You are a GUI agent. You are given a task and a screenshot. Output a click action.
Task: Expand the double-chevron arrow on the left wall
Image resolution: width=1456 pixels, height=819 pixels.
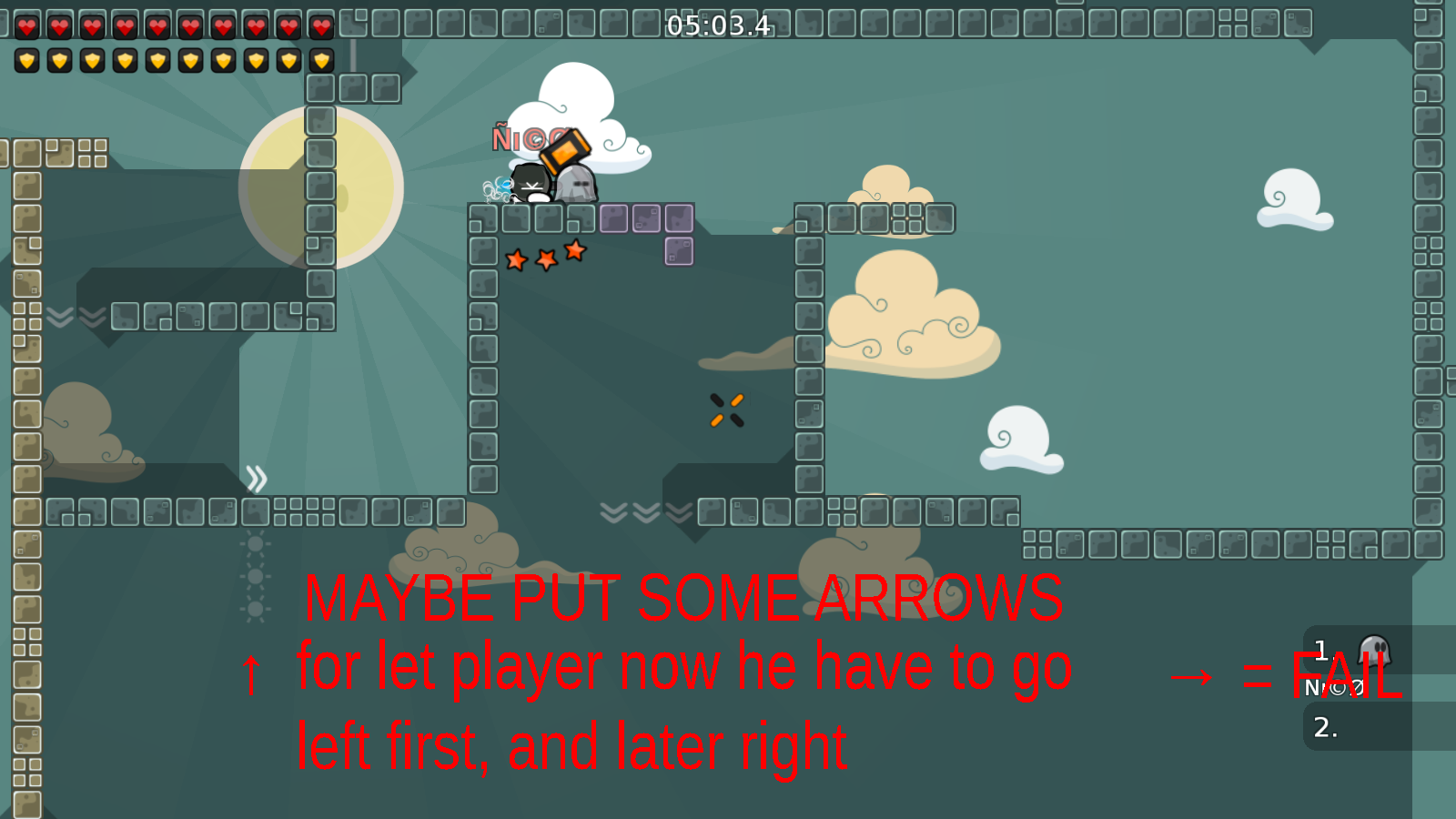(257, 478)
